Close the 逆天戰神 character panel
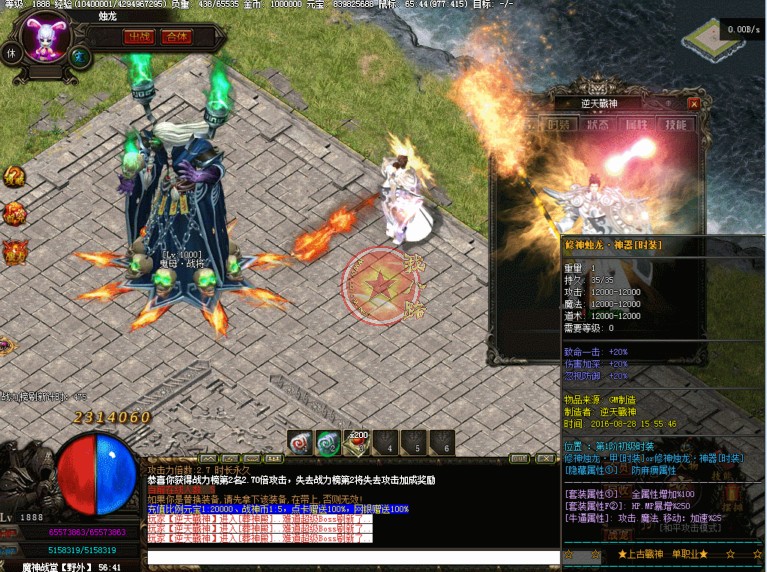Viewport: 767px width, 572px height. (693, 103)
